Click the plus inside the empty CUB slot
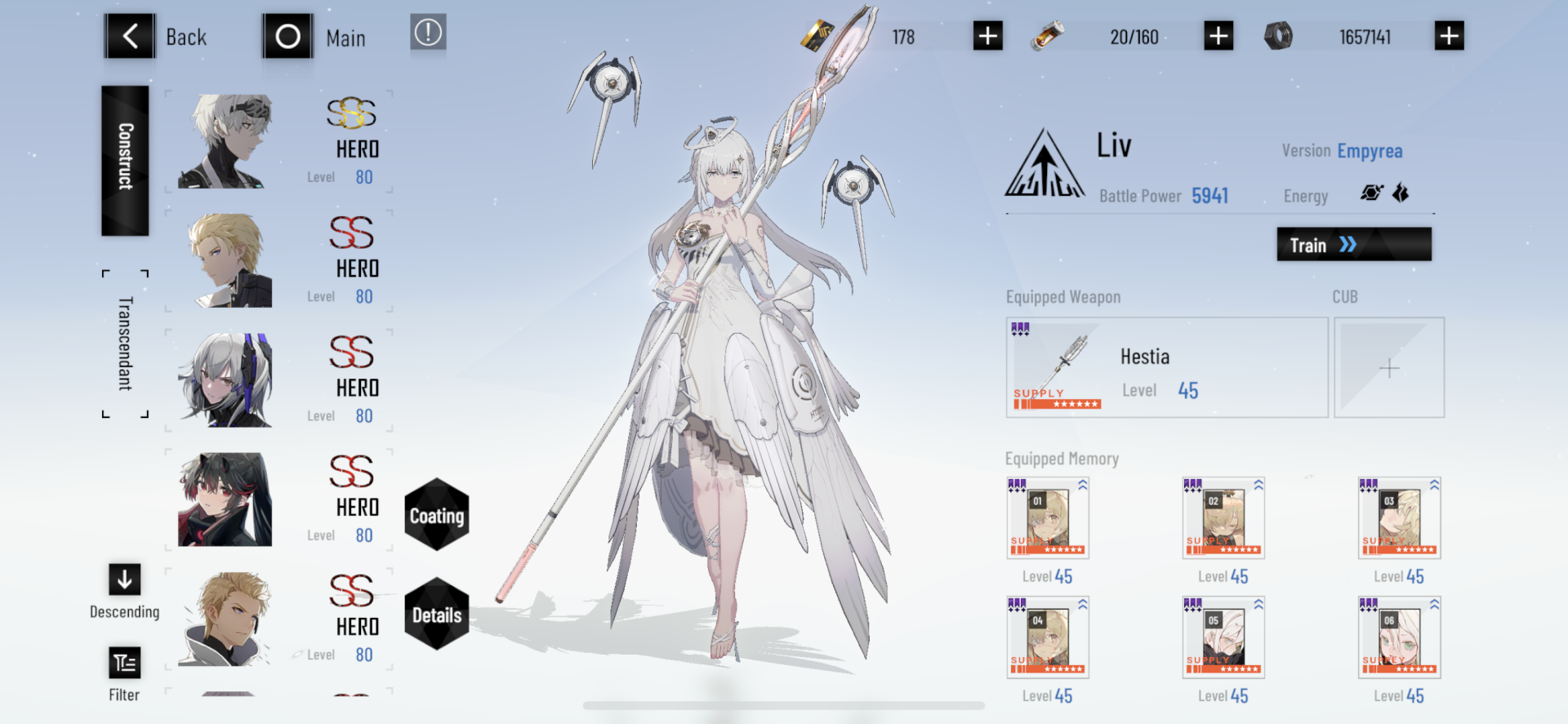Screen dimensions: 1568x724 [1388, 368]
